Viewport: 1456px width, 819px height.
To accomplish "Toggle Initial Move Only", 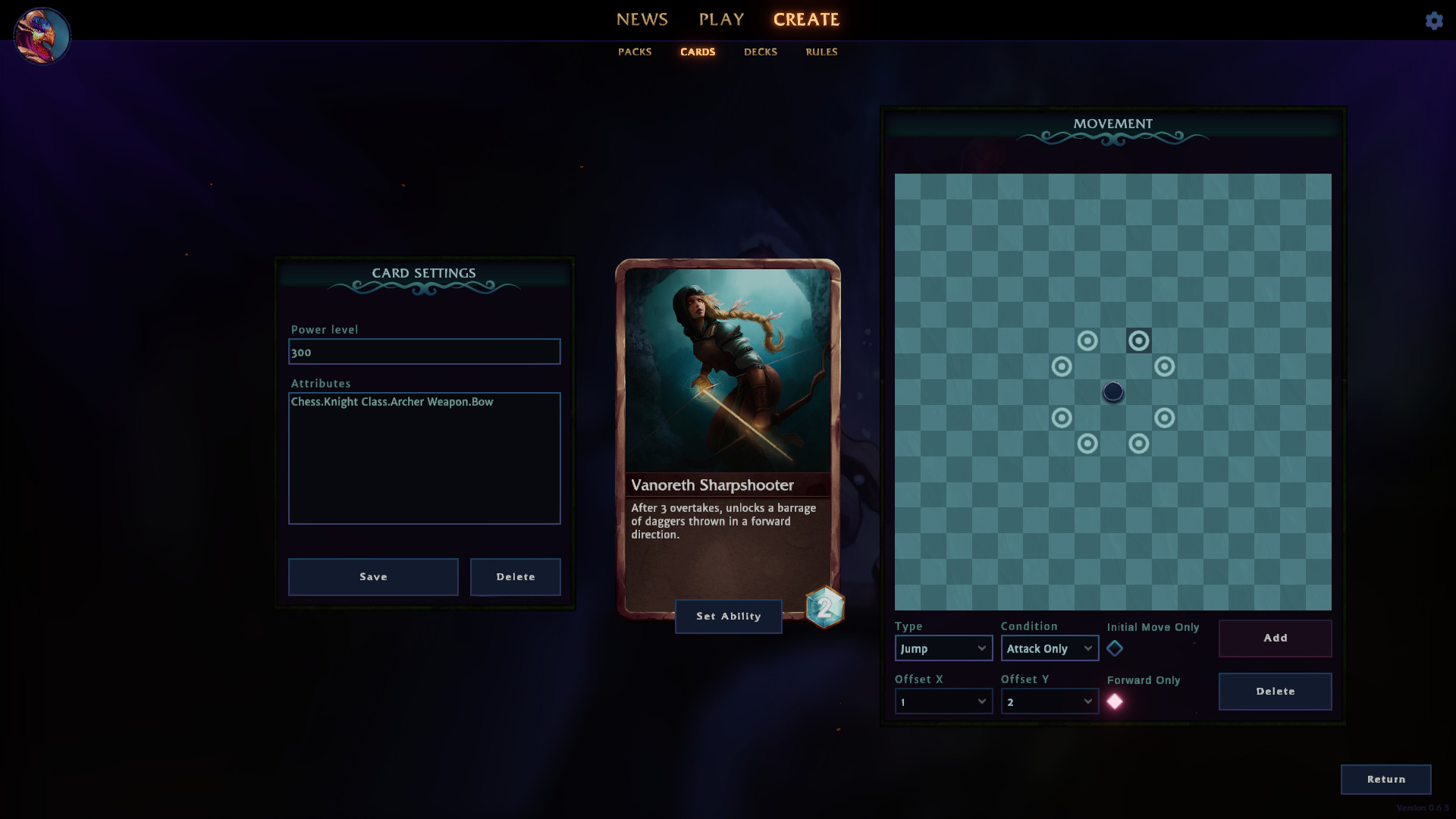I will [x=1116, y=648].
